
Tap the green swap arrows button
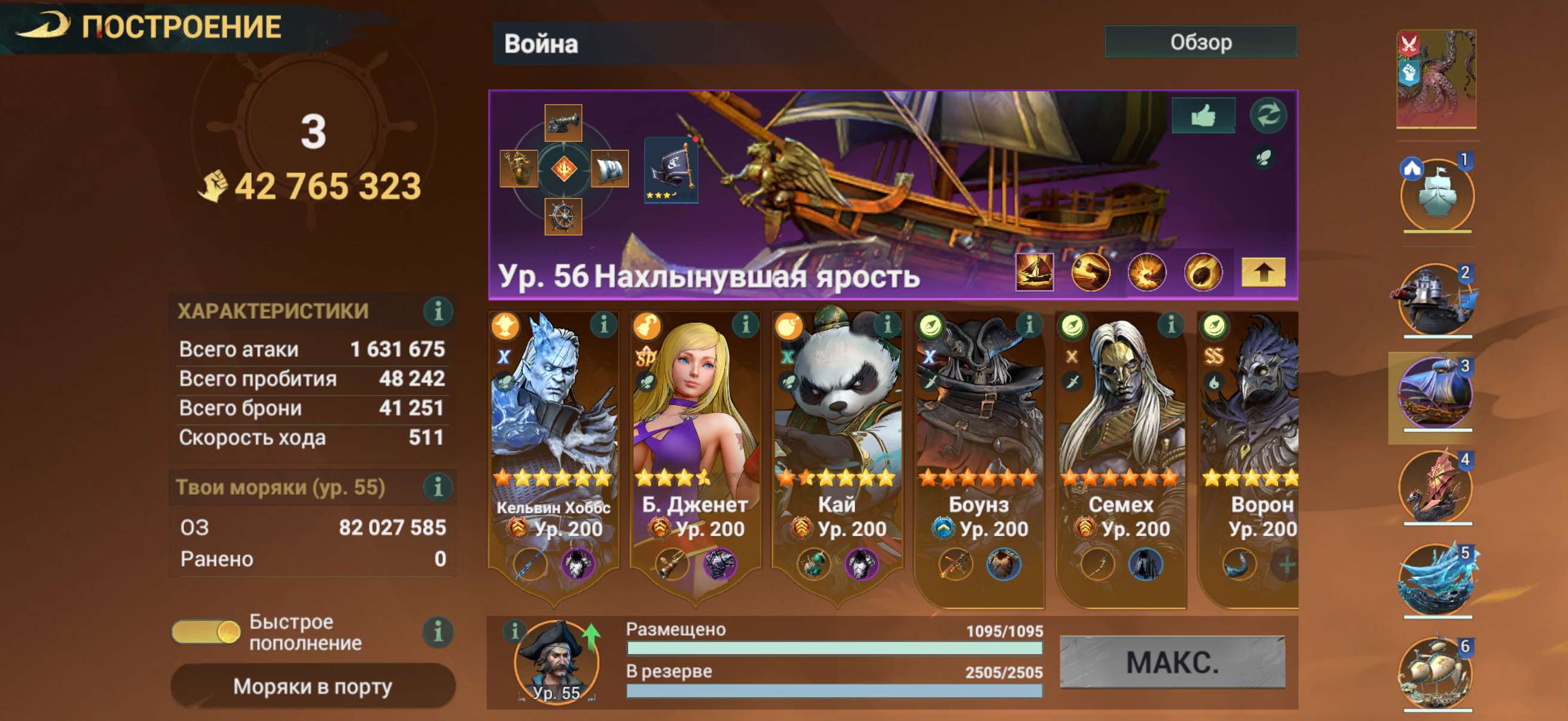[x=1268, y=115]
